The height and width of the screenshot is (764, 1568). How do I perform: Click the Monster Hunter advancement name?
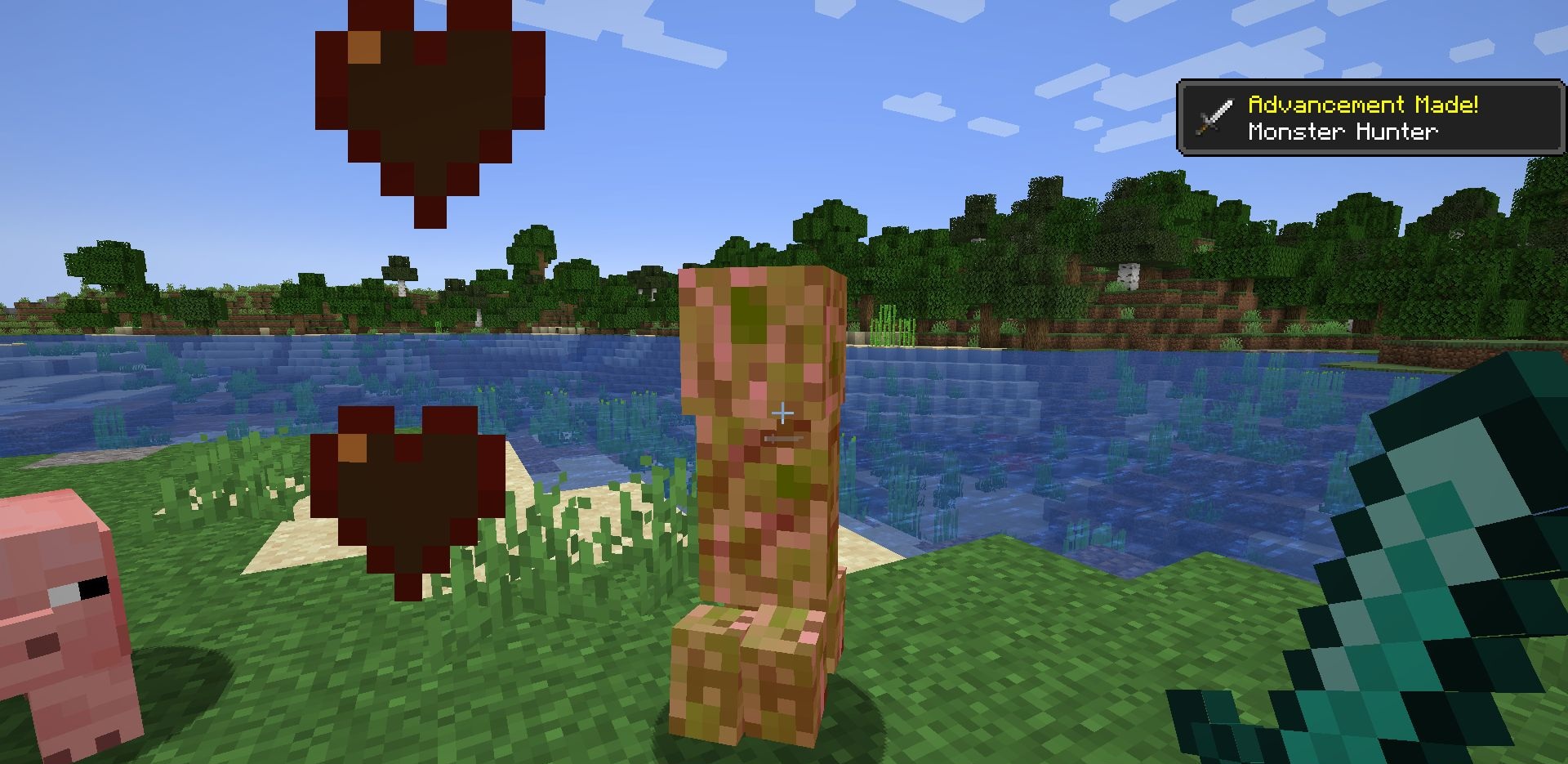(1343, 131)
